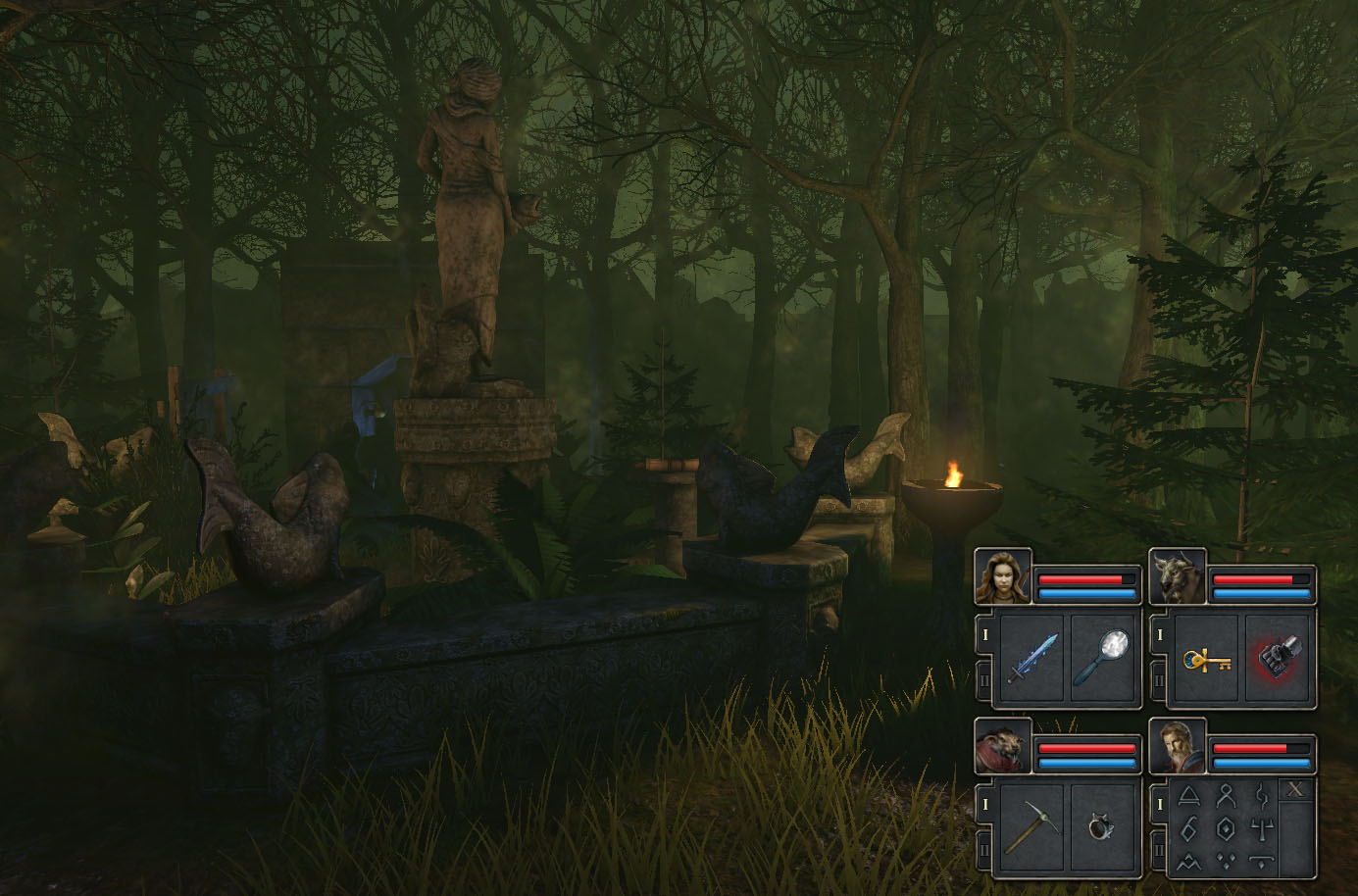Tap the three-diamonds rune
Viewport: 1358px width, 896px height.
point(1226,863)
